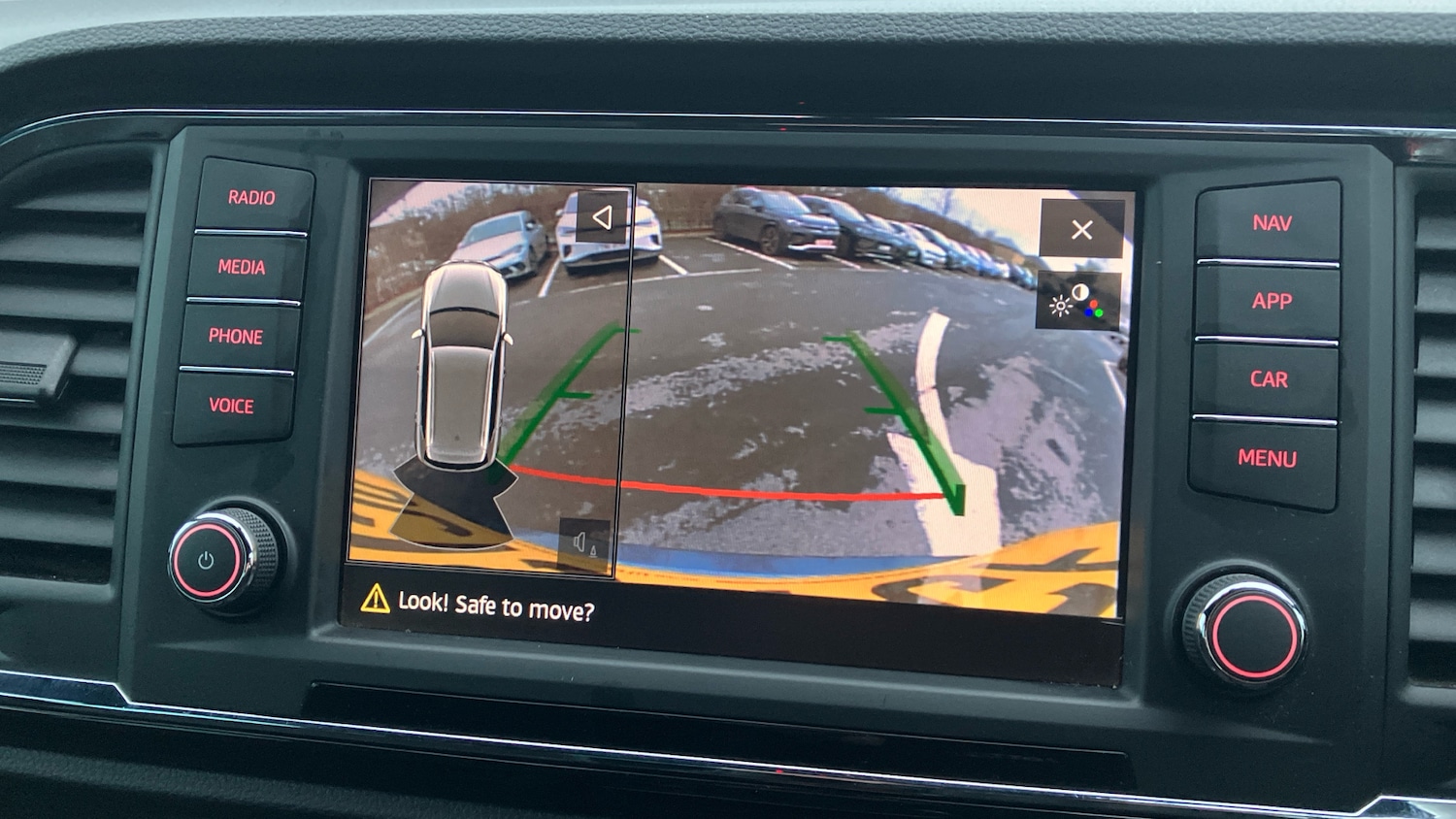
Task: Mute the parking sensor audible alerts
Action: (582, 541)
